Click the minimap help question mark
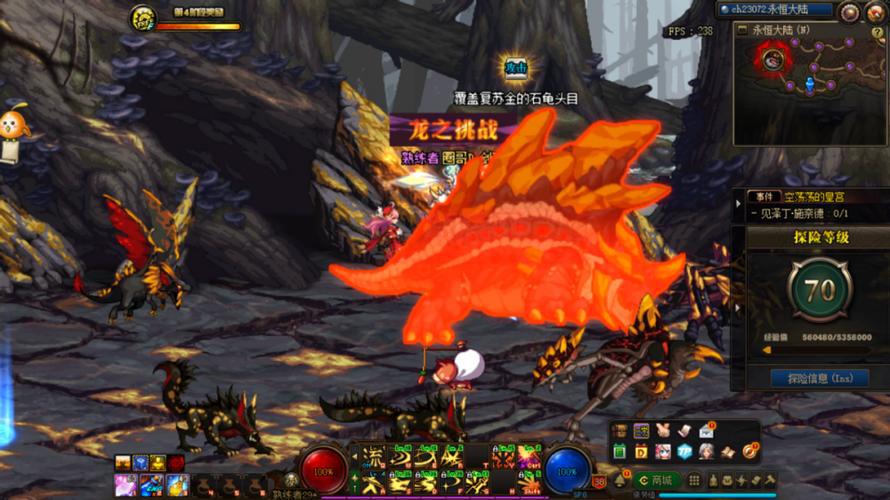Screen dimensions: 890x500 coord(877,30)
